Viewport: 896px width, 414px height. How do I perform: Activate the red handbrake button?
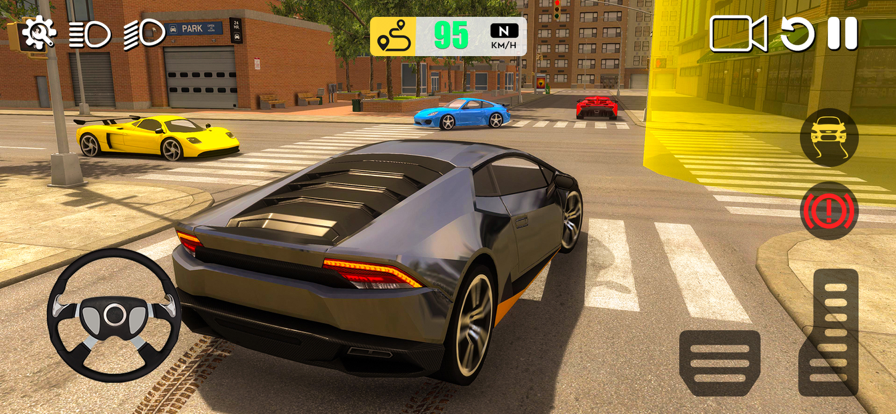pos(829,210)
